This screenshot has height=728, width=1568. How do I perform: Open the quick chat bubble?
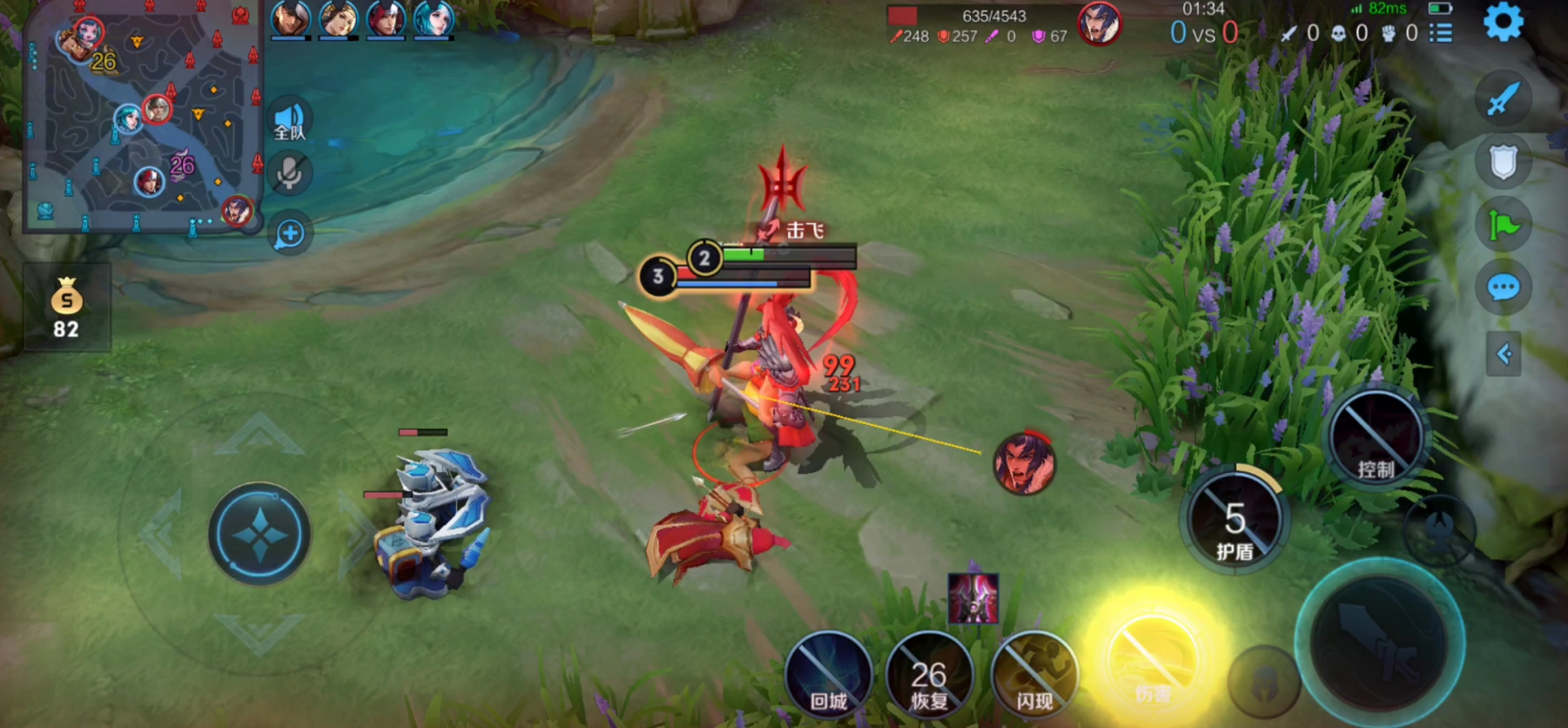tap(1503, 287)
